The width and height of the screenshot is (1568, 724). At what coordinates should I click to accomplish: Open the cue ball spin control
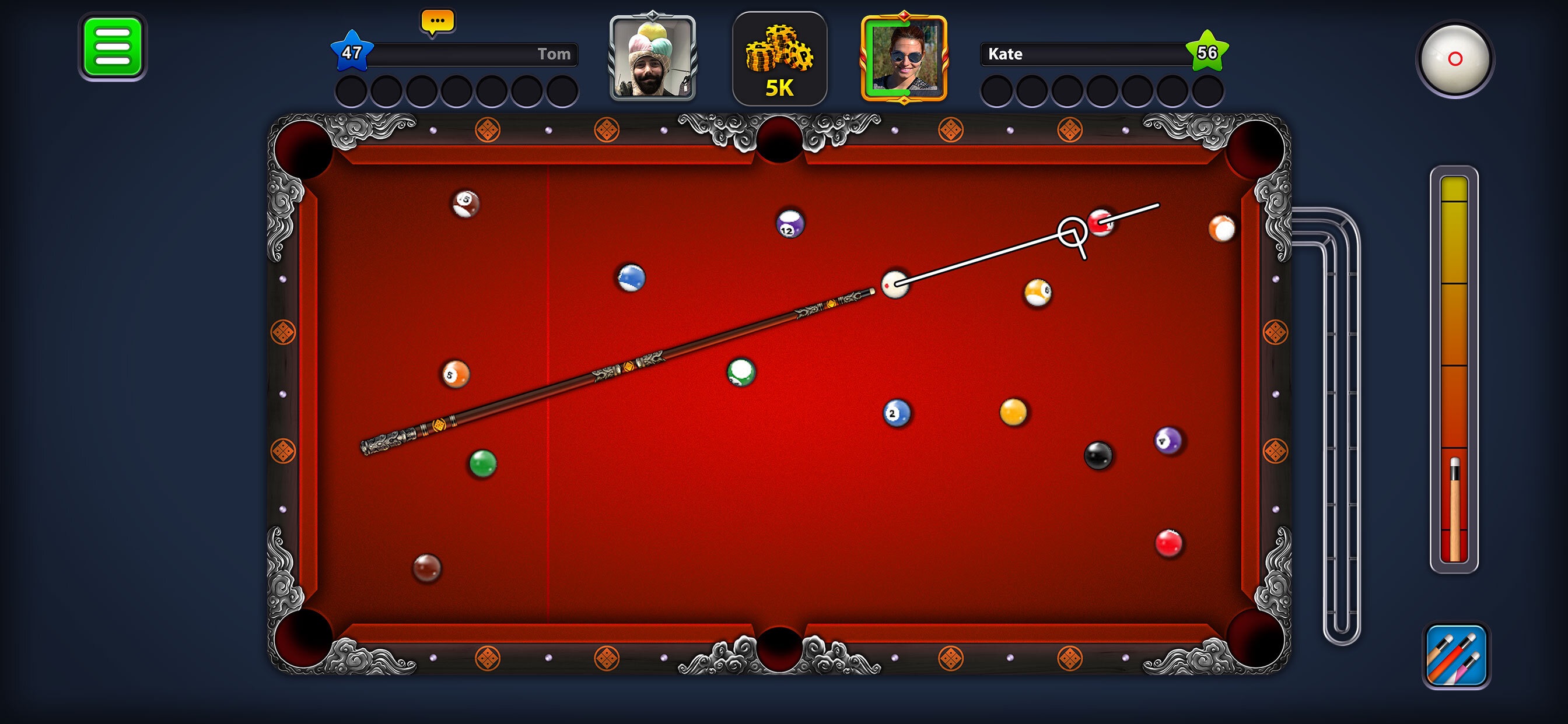(1456, 61)
